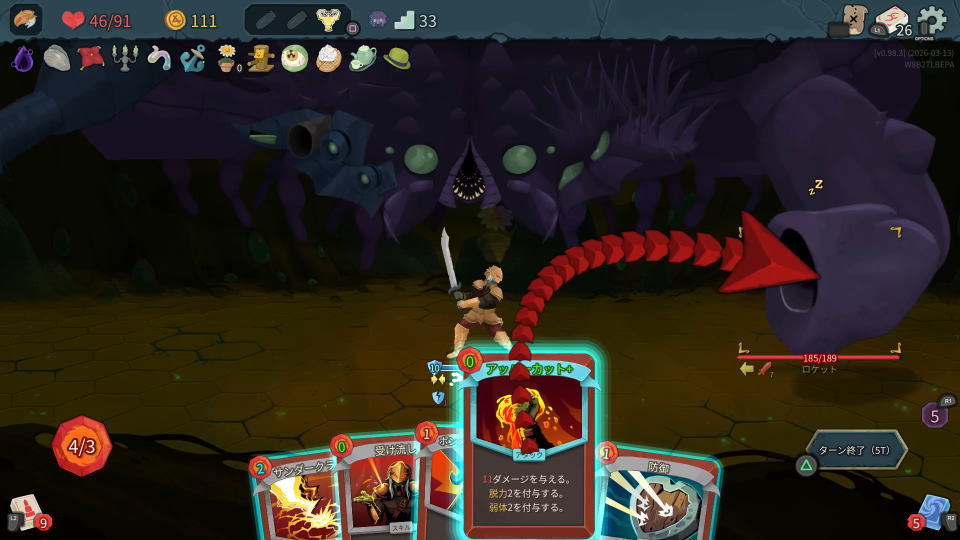View the exhaust pile with 5 cards
Image resolution: width=960 pixels, height=540 pixels.
(934, 414)
